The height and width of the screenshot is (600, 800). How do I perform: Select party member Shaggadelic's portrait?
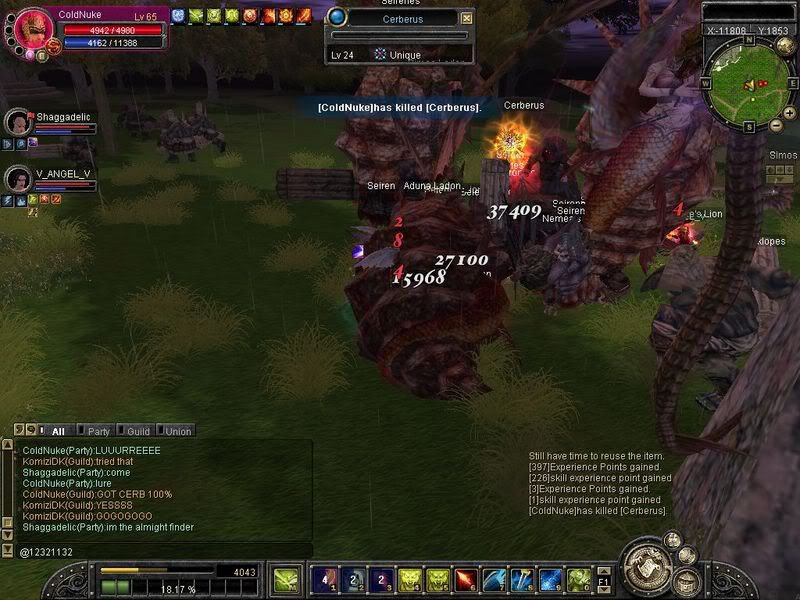pos(17,122)
